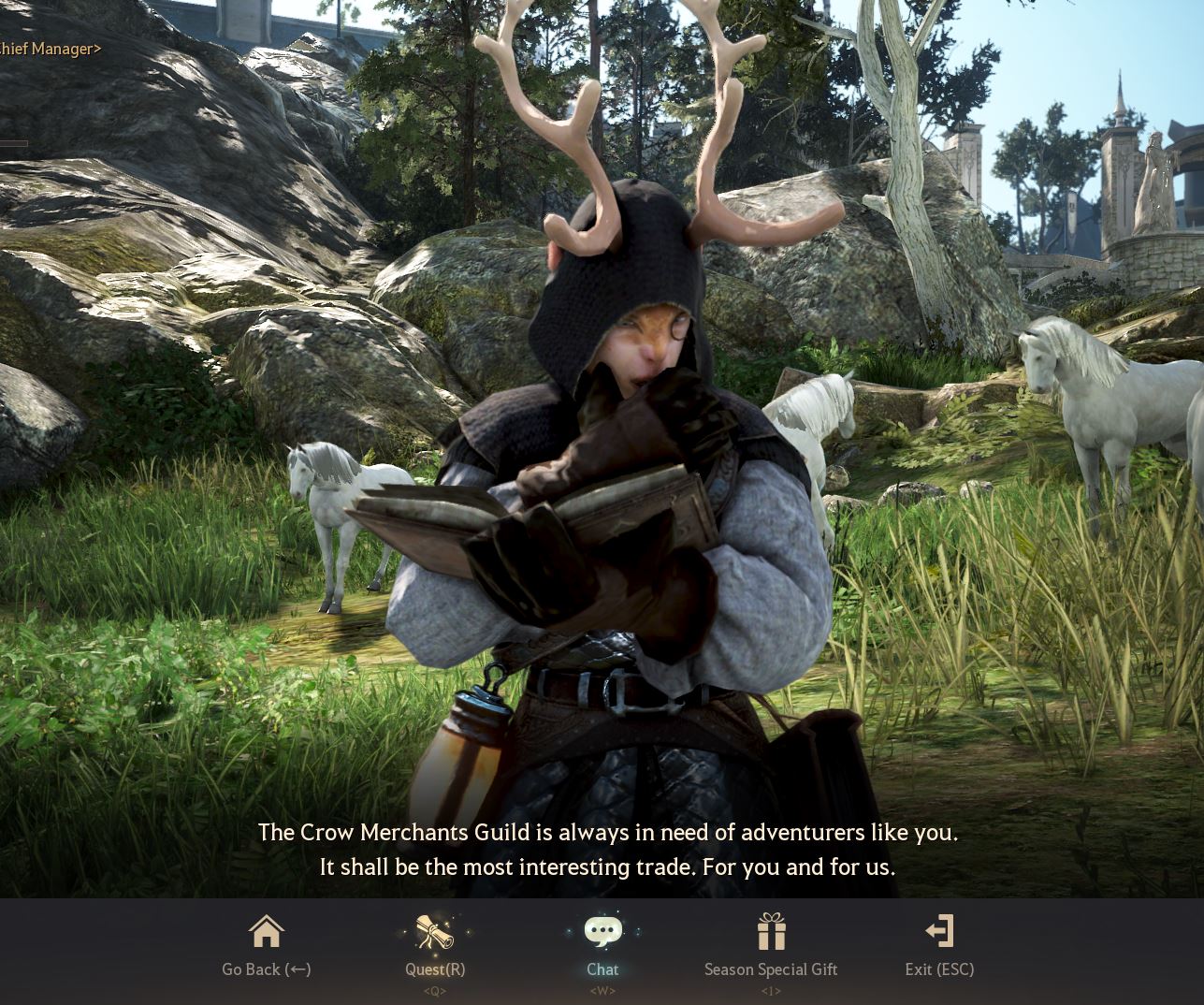Click the Season Special Gift present icon
Screen dimensions: 1204x1005
pos(771,931)
